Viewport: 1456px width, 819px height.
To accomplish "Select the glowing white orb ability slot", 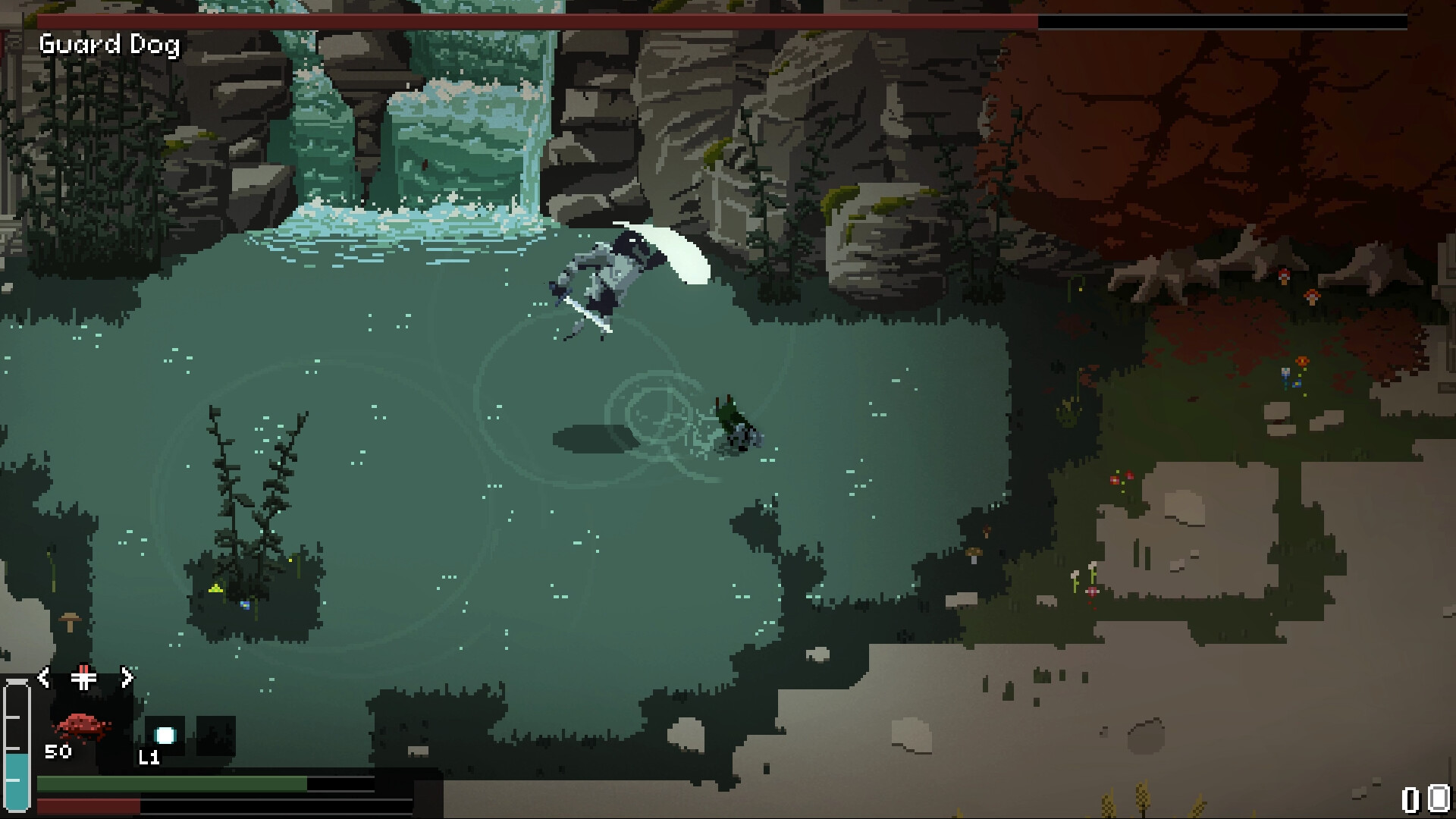I will point(165,735).
